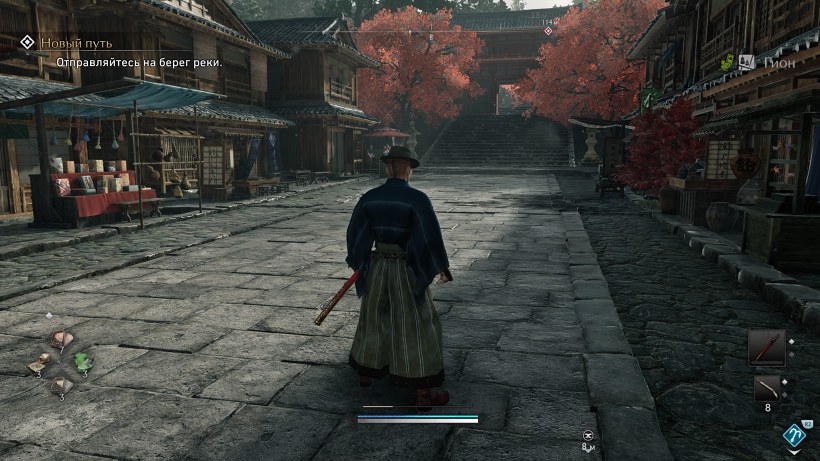Use the bottom pouch quick item
Viewport: 820px width, 461px height.
point(61,384)
